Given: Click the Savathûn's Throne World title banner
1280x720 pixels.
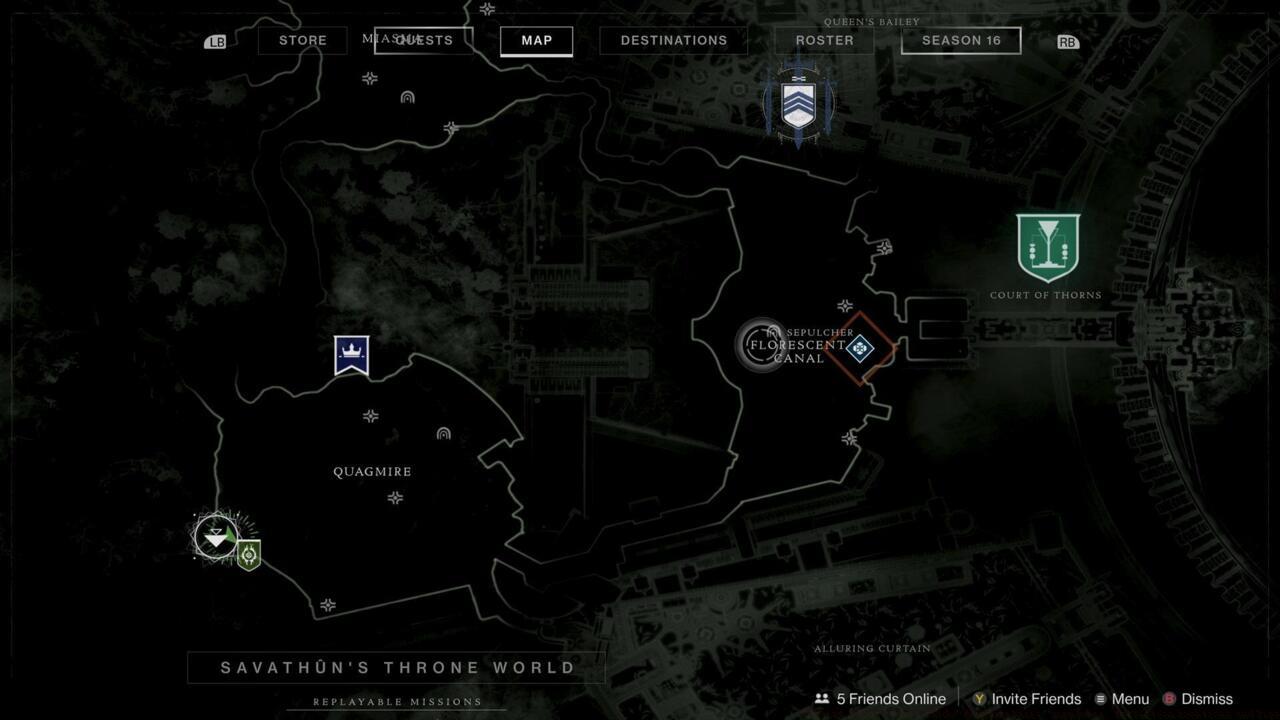Looking at the screenshot, I should pos(396,667).
